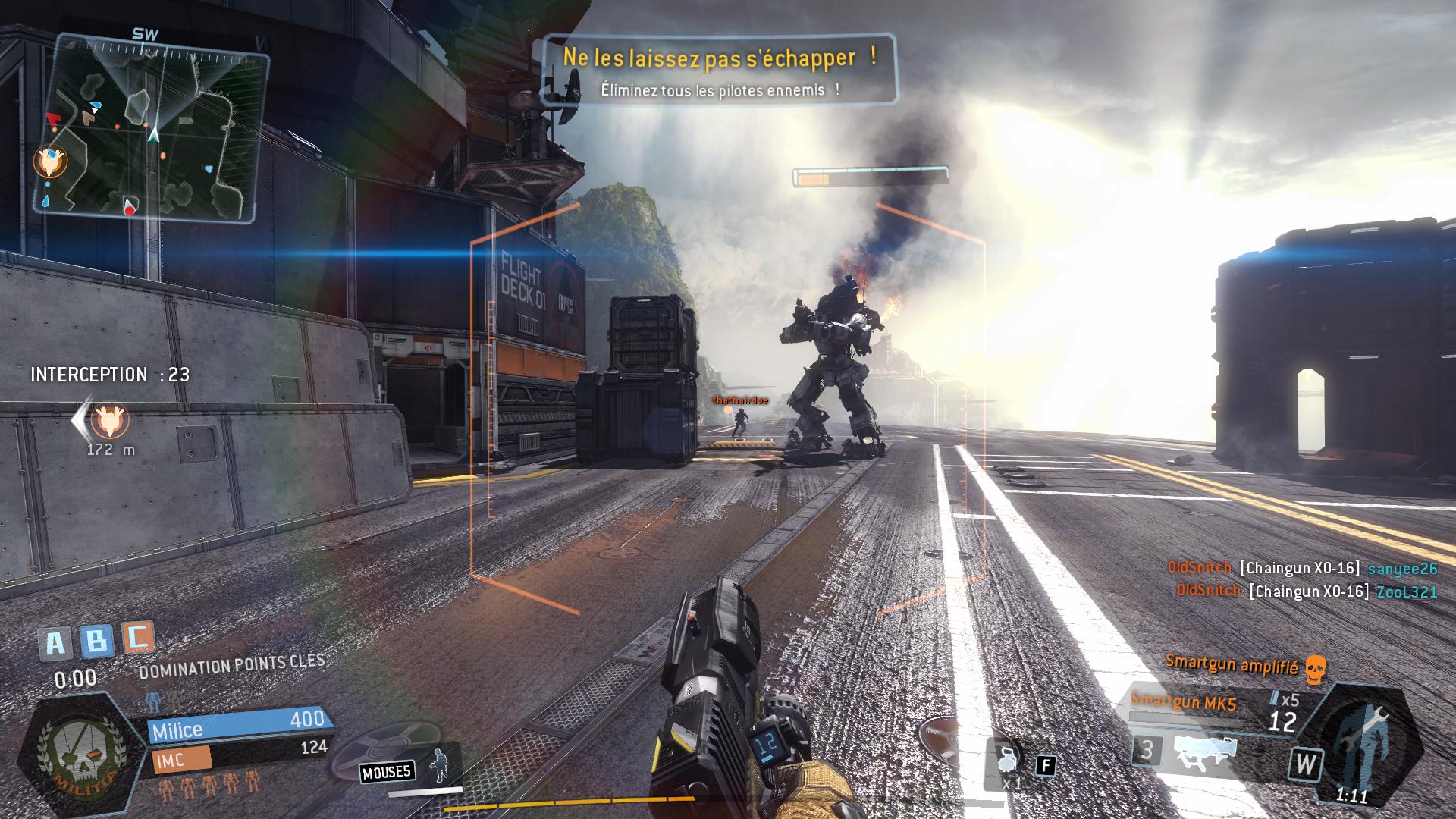Click the evac dropship objective marker
The height and width of the screenshot is (819, 1456).
tap(110, 419)
